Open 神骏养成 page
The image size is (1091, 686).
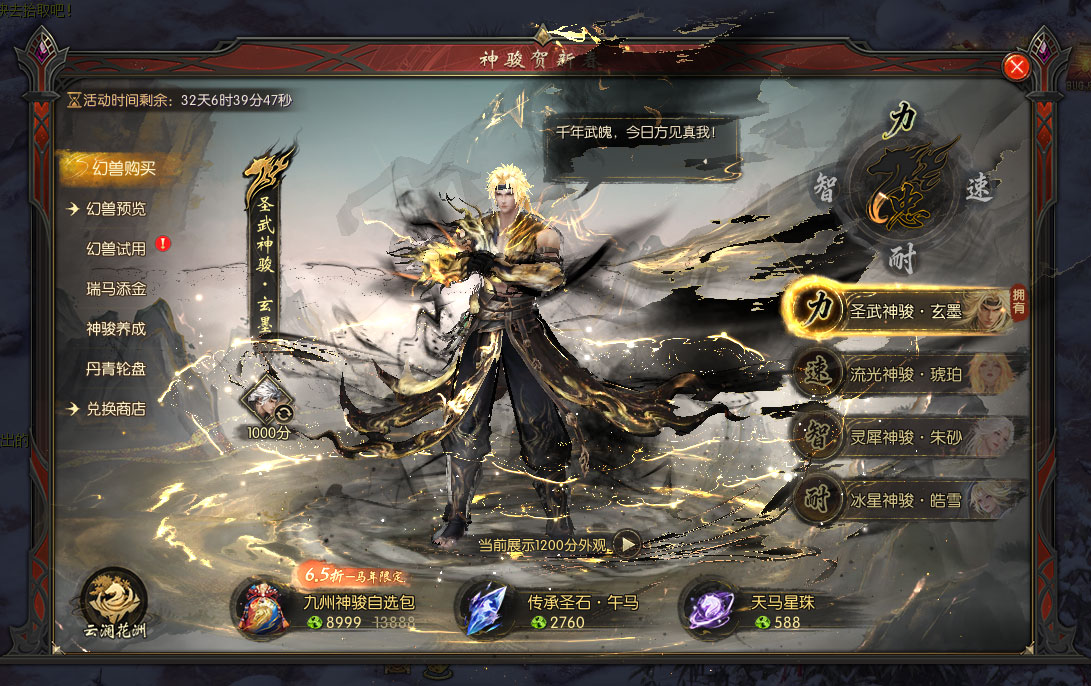coord(116,328)
